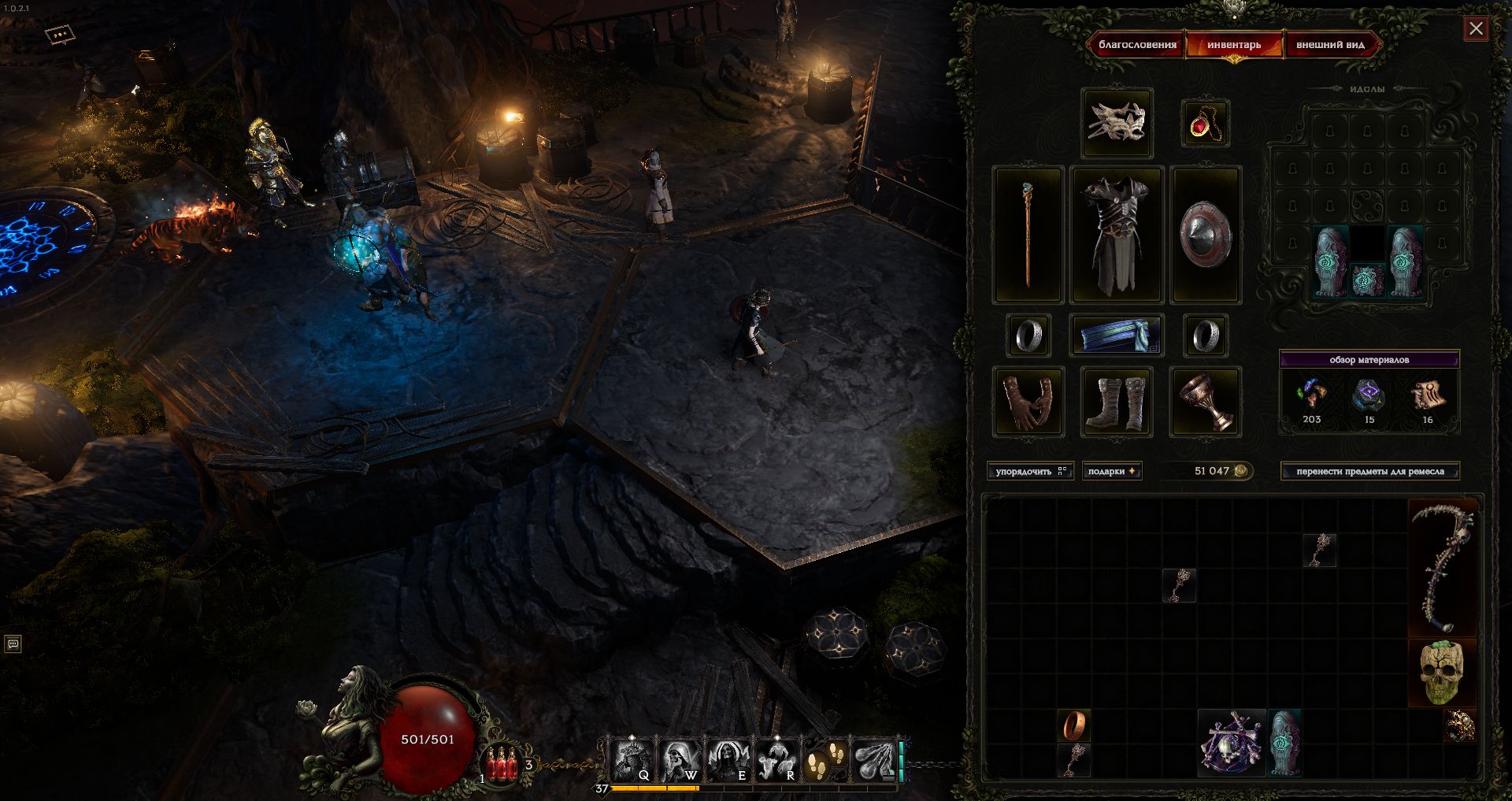Sort inventory with the упорядочить button
The height and width of the screenshot is (801, 1512).
pos(1029,471)
